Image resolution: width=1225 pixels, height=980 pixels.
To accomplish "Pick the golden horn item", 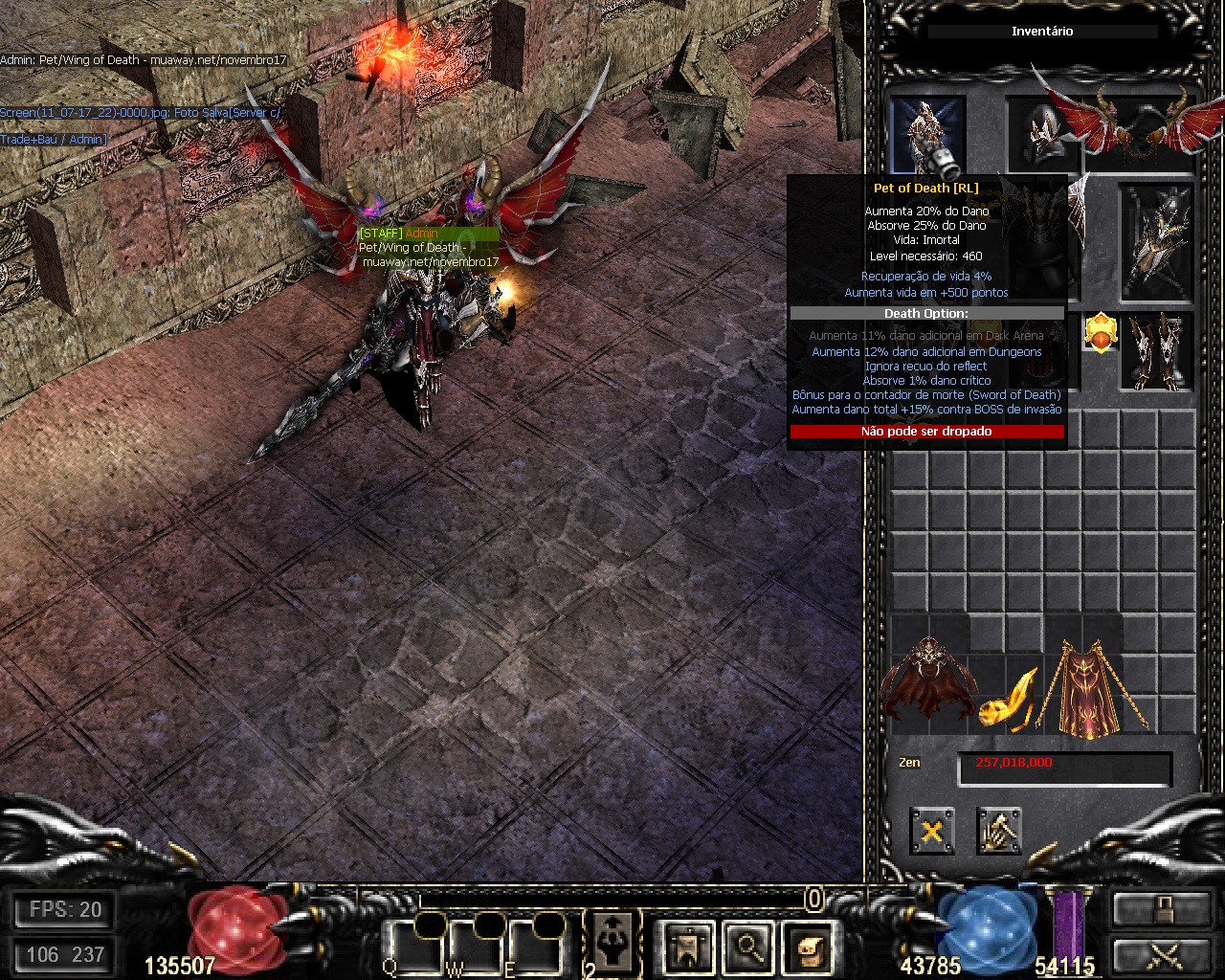I will 1011,699.
